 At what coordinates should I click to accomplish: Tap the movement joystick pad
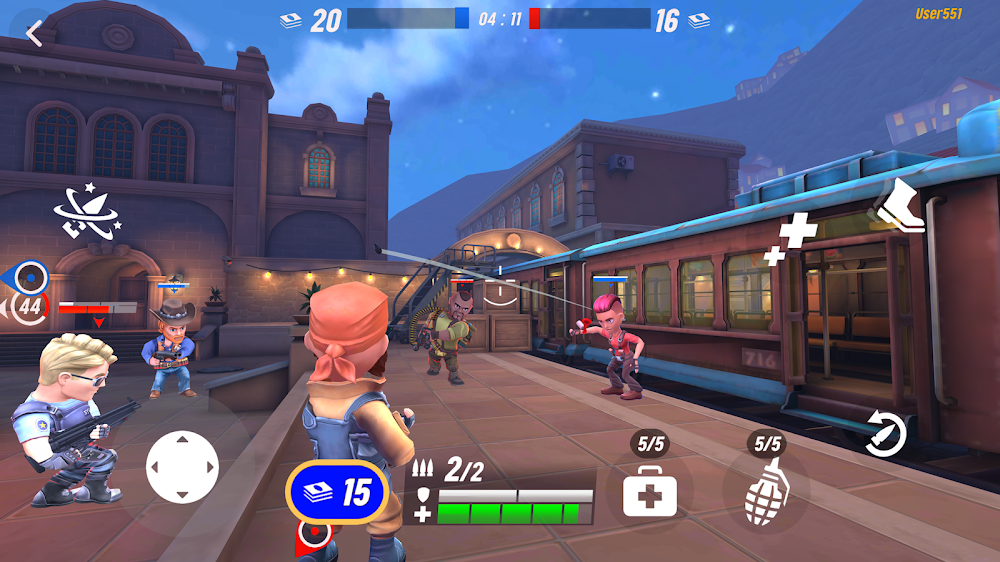tap(182, 466)
